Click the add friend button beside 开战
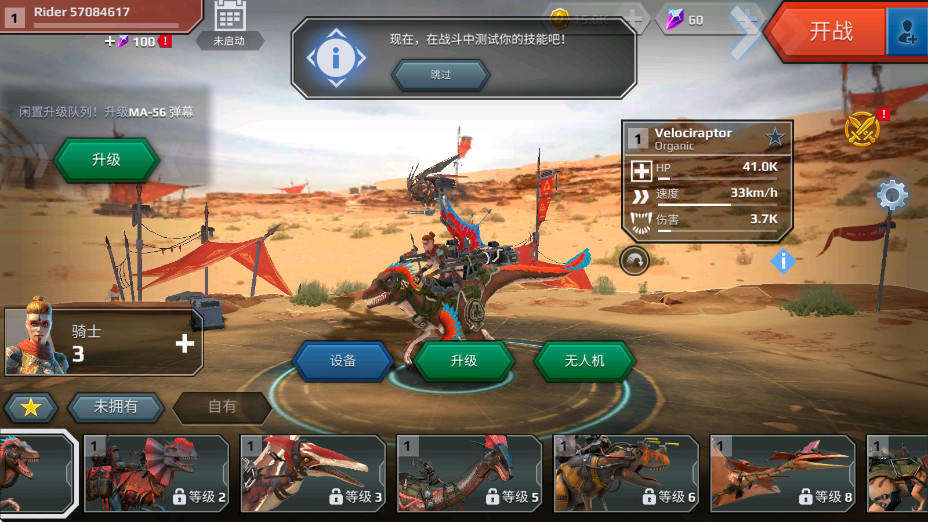 [907, 32]
